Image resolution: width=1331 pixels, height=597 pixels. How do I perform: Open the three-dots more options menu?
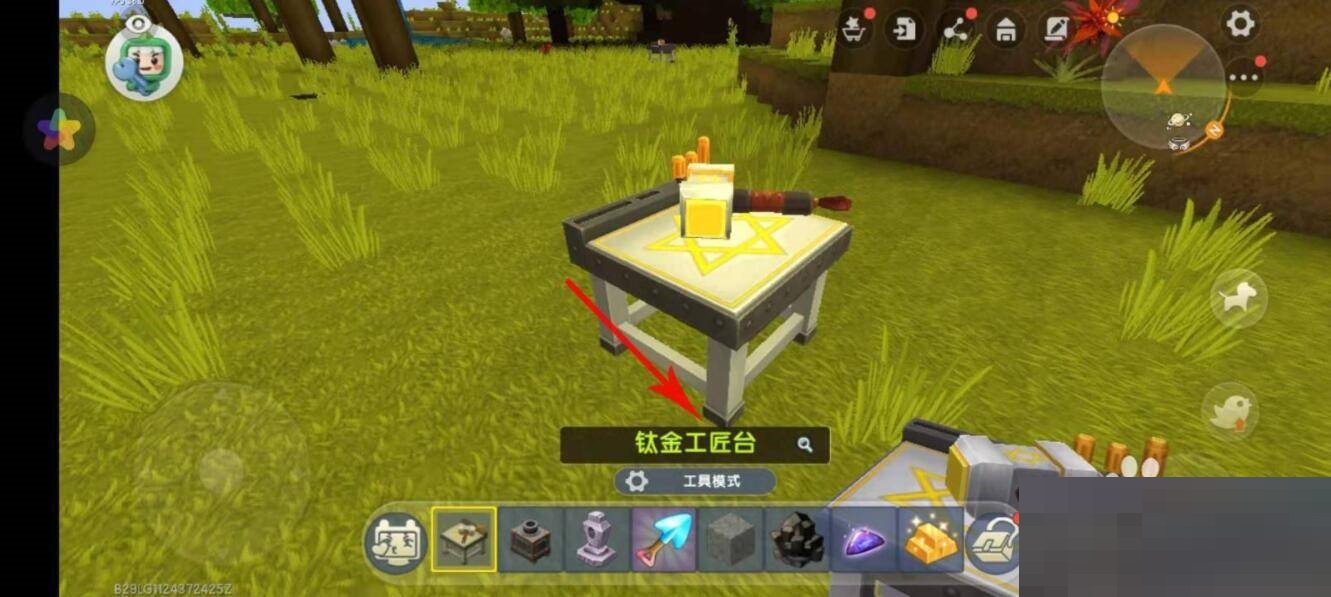[1244, 76]
